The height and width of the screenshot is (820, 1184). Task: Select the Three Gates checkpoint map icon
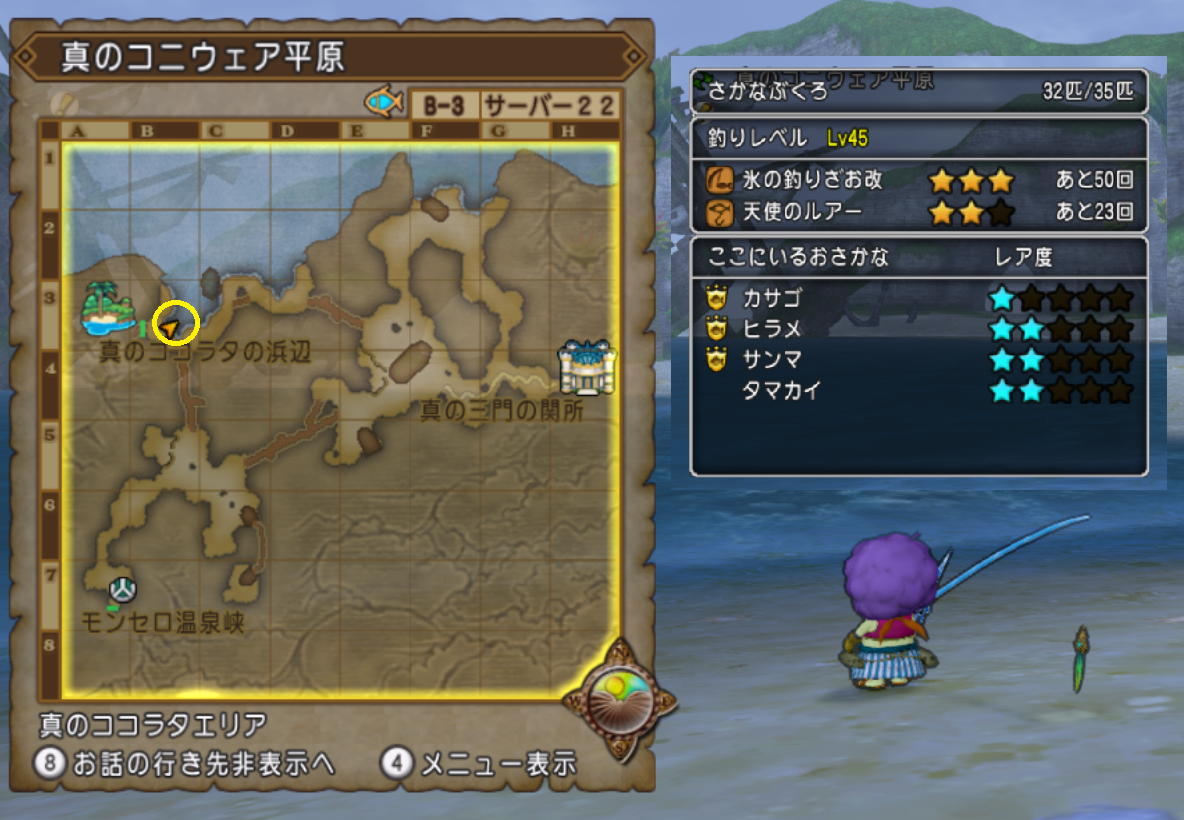587,367
